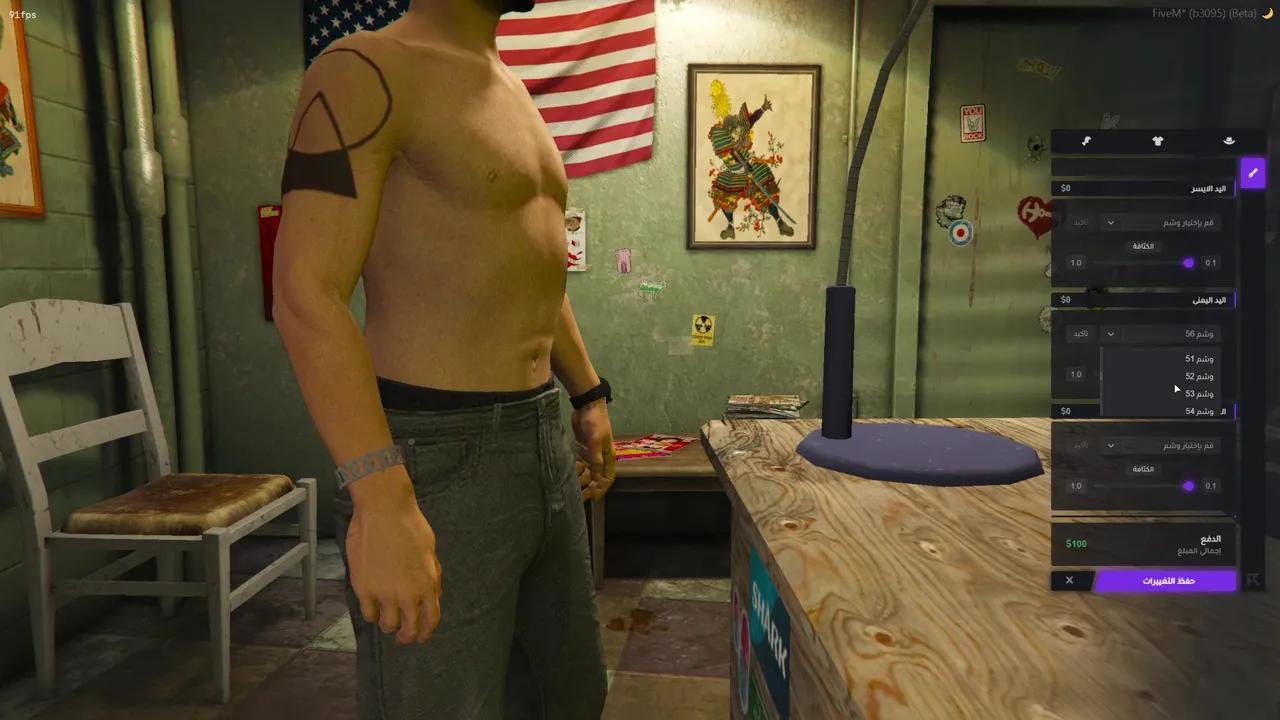Click the barber razor icon in top bar
1280x720 pixels.
point(1087,141)
